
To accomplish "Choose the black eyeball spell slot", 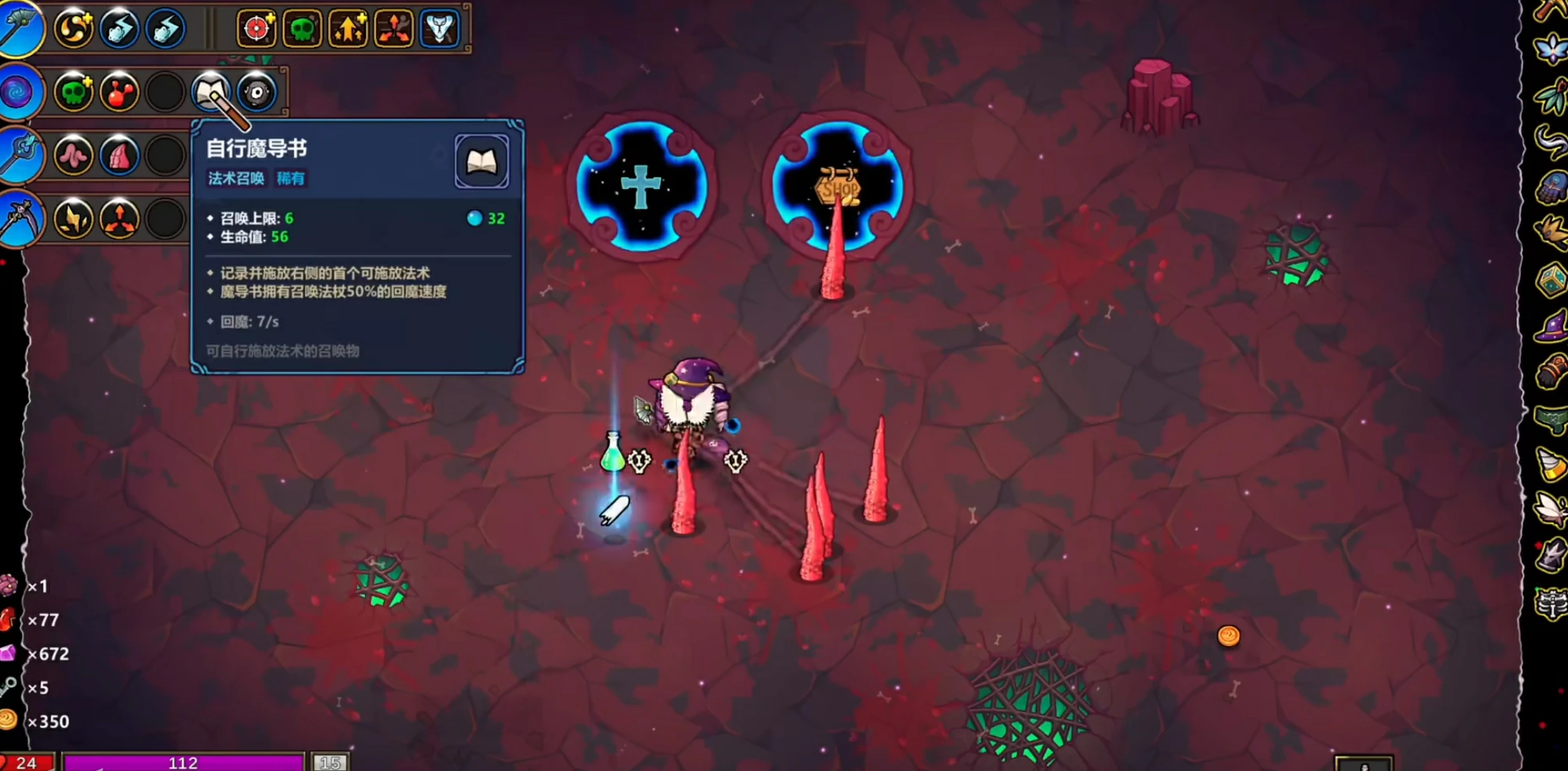I will [256, 93].
